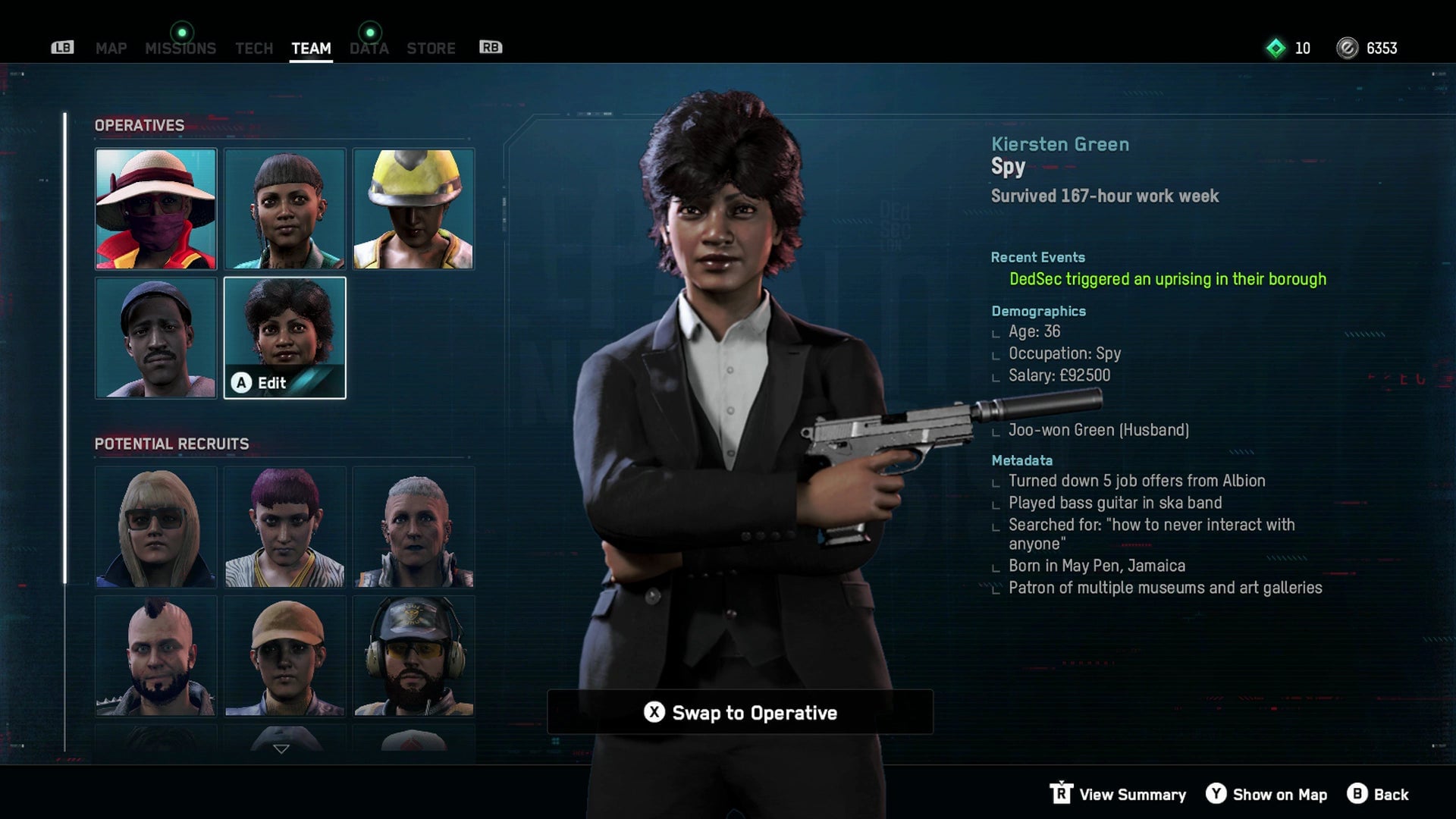
Task: Select purple-haired potential recruit
Action: [284, 527]
